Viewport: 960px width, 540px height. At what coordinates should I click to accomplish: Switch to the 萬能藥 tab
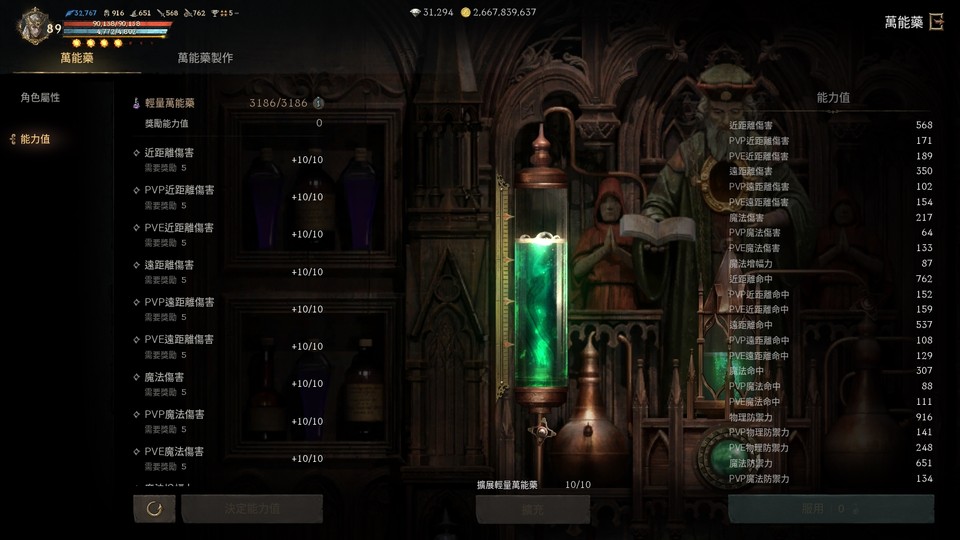77,58
